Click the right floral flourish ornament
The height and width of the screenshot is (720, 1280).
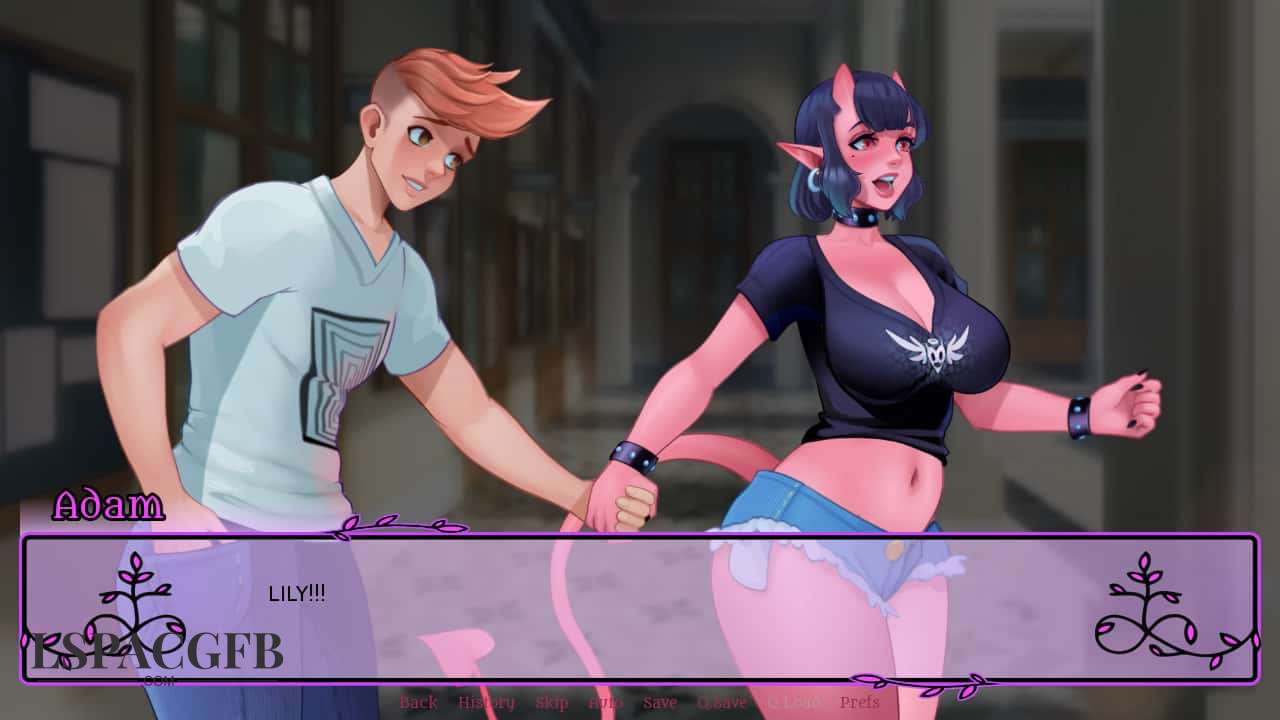click(1146, 610)
